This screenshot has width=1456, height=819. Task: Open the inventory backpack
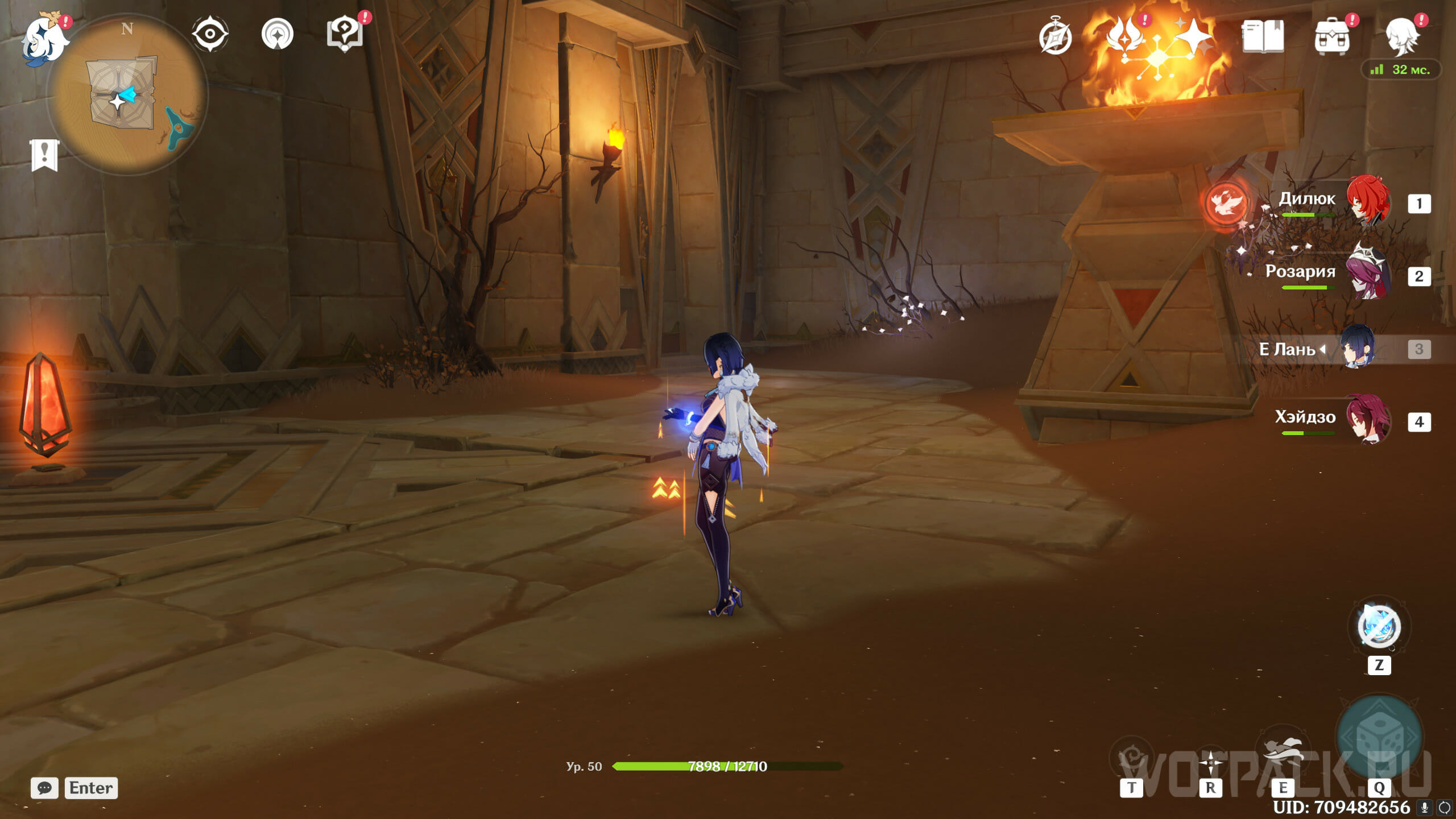[x=1331, y=38]
